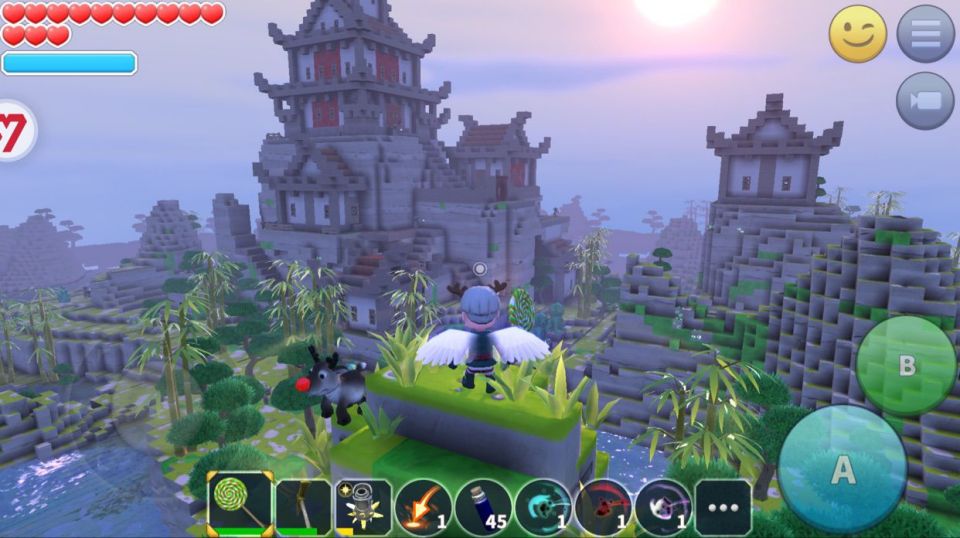Click the red logo badge on left edge

point(12,131)
